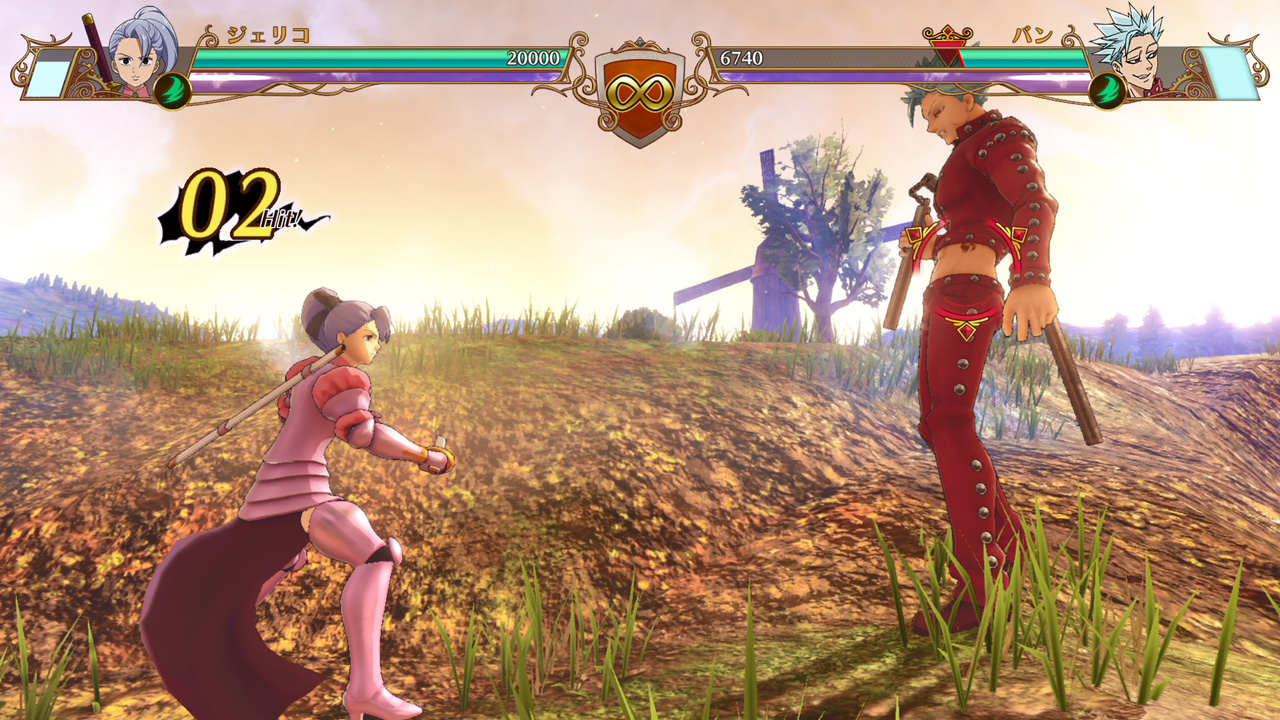Click the white card panel beside Jericho's portrait

[x=50, y=80]
